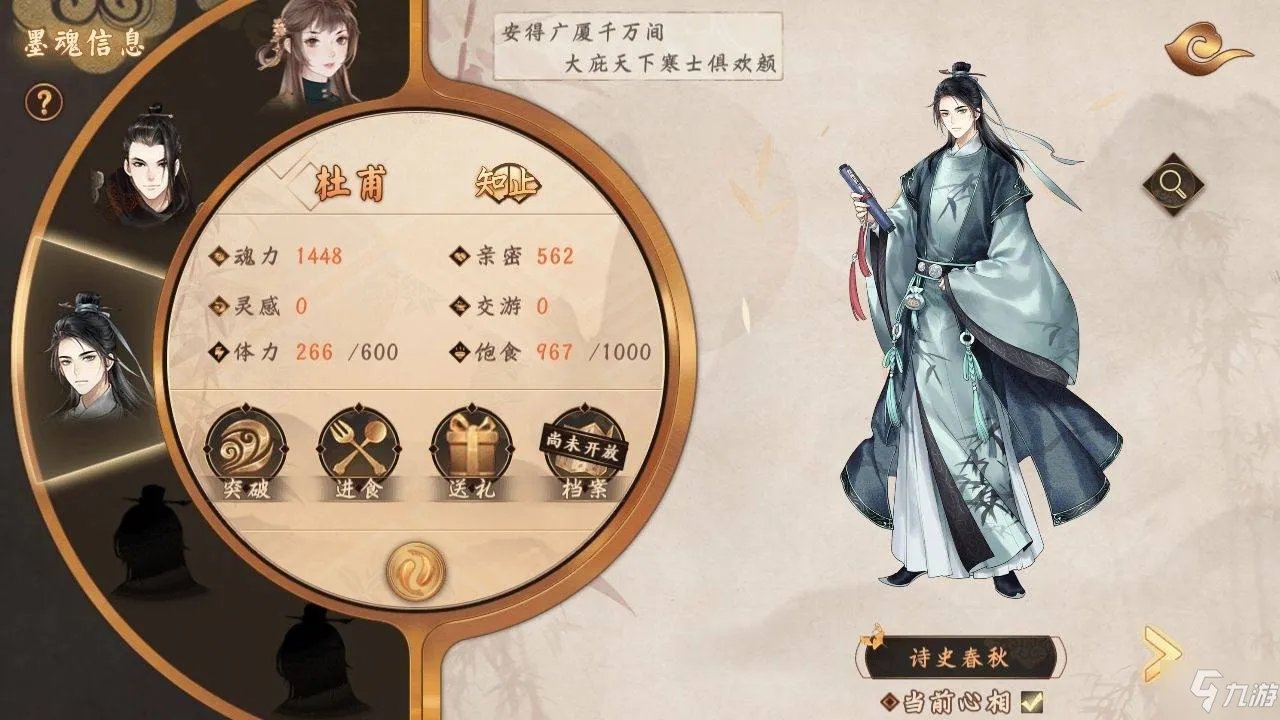Click the 亲密 stat coin icon

click(459, 258)
